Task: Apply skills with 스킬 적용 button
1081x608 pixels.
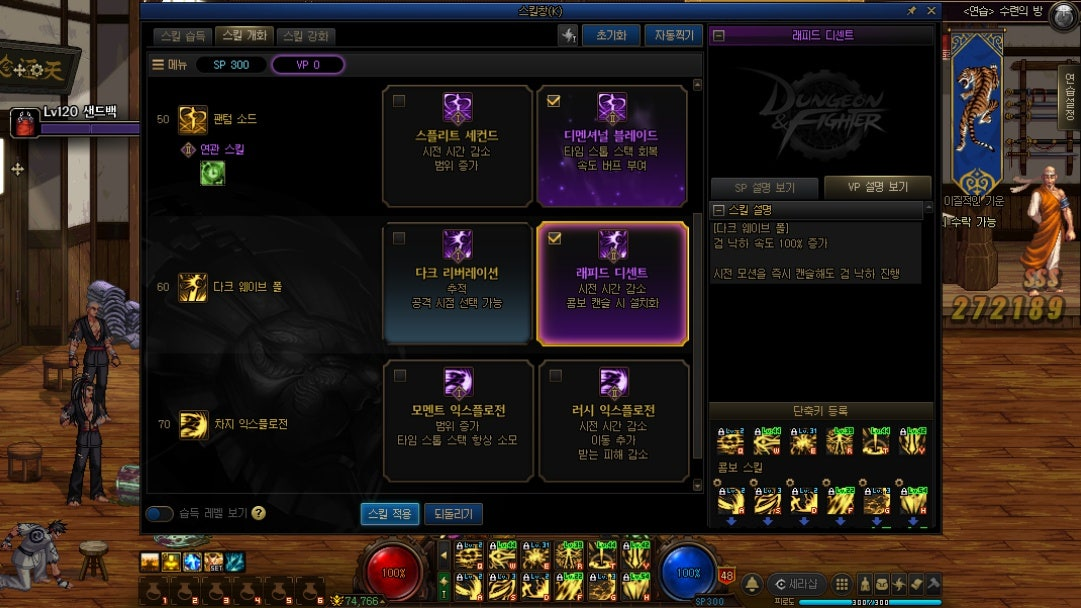Action: (x=389, y=514)
